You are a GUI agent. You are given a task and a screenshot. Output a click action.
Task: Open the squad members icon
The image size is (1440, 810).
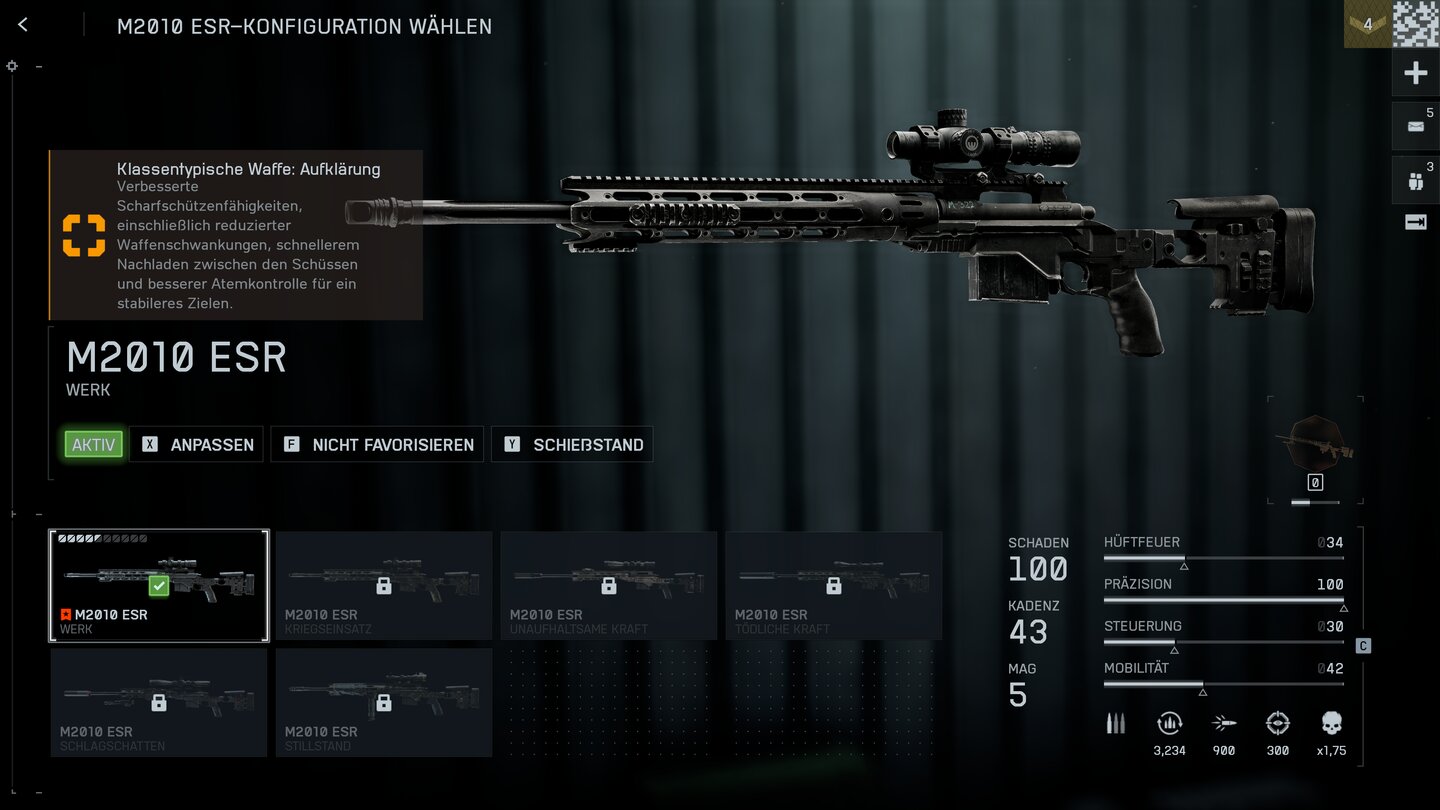click(1416, 181)
